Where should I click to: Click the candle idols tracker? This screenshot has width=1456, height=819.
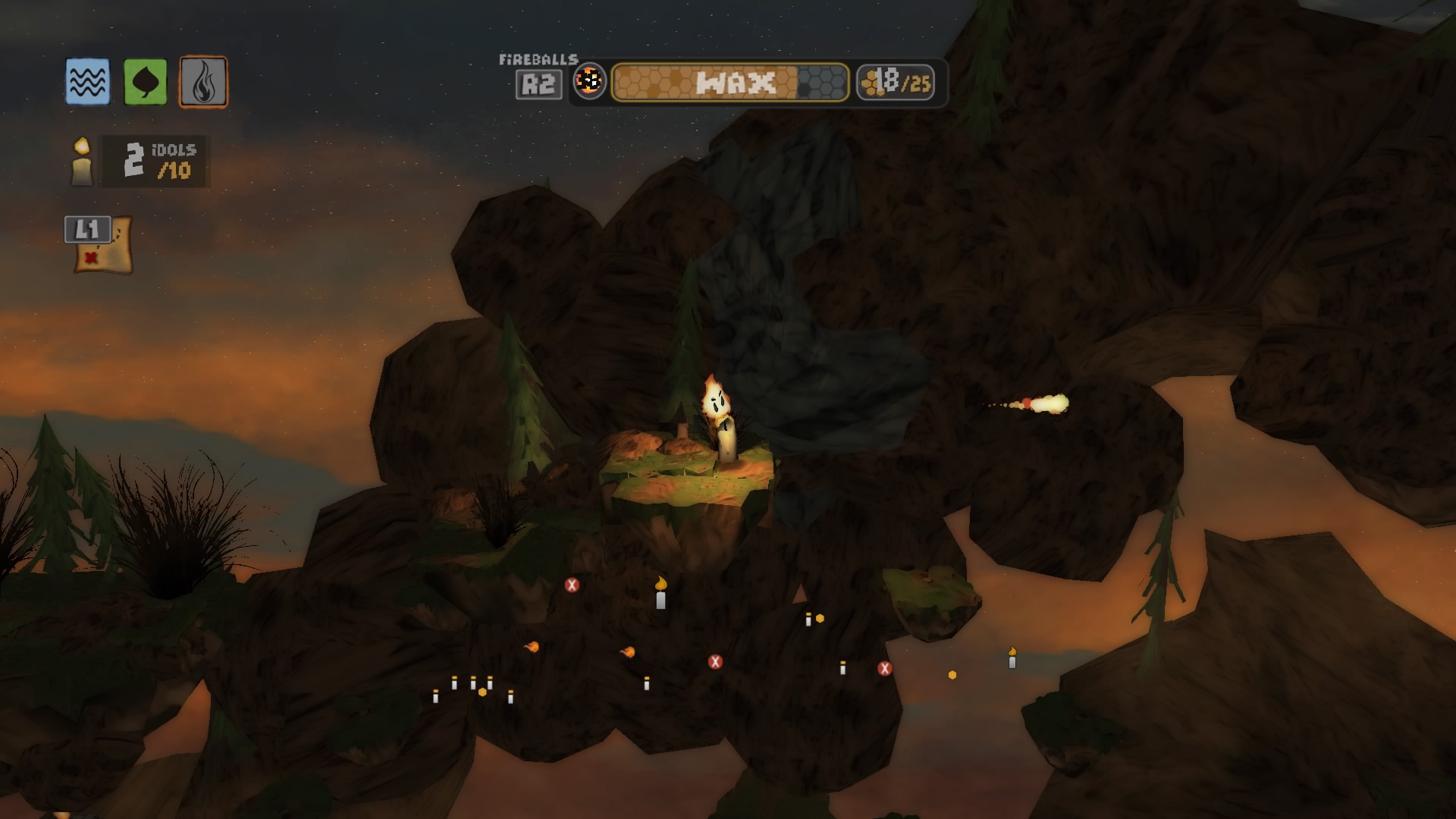pyautogui.click(x=140, y=161)
